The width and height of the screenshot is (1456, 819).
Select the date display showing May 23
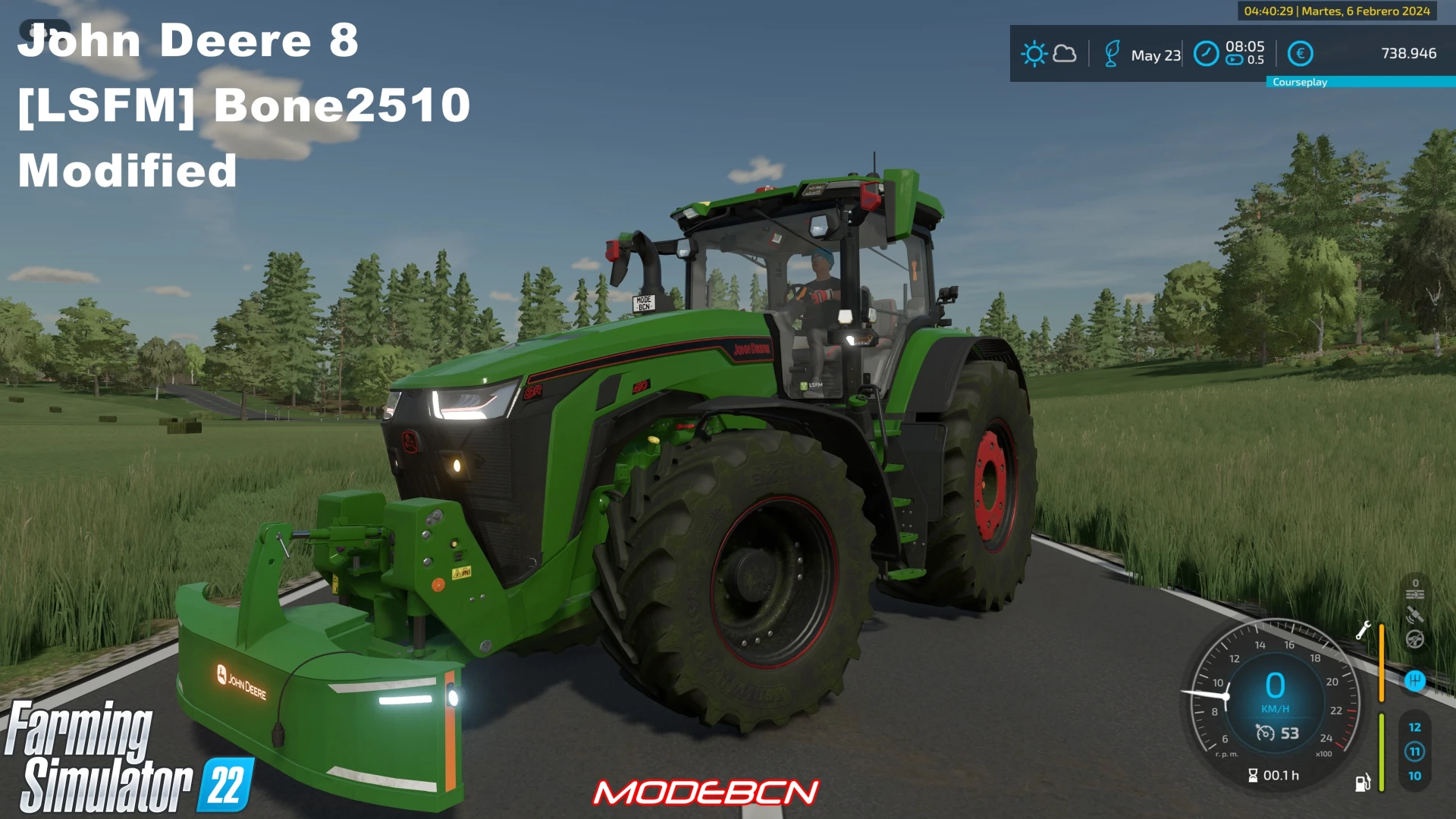1155,55
